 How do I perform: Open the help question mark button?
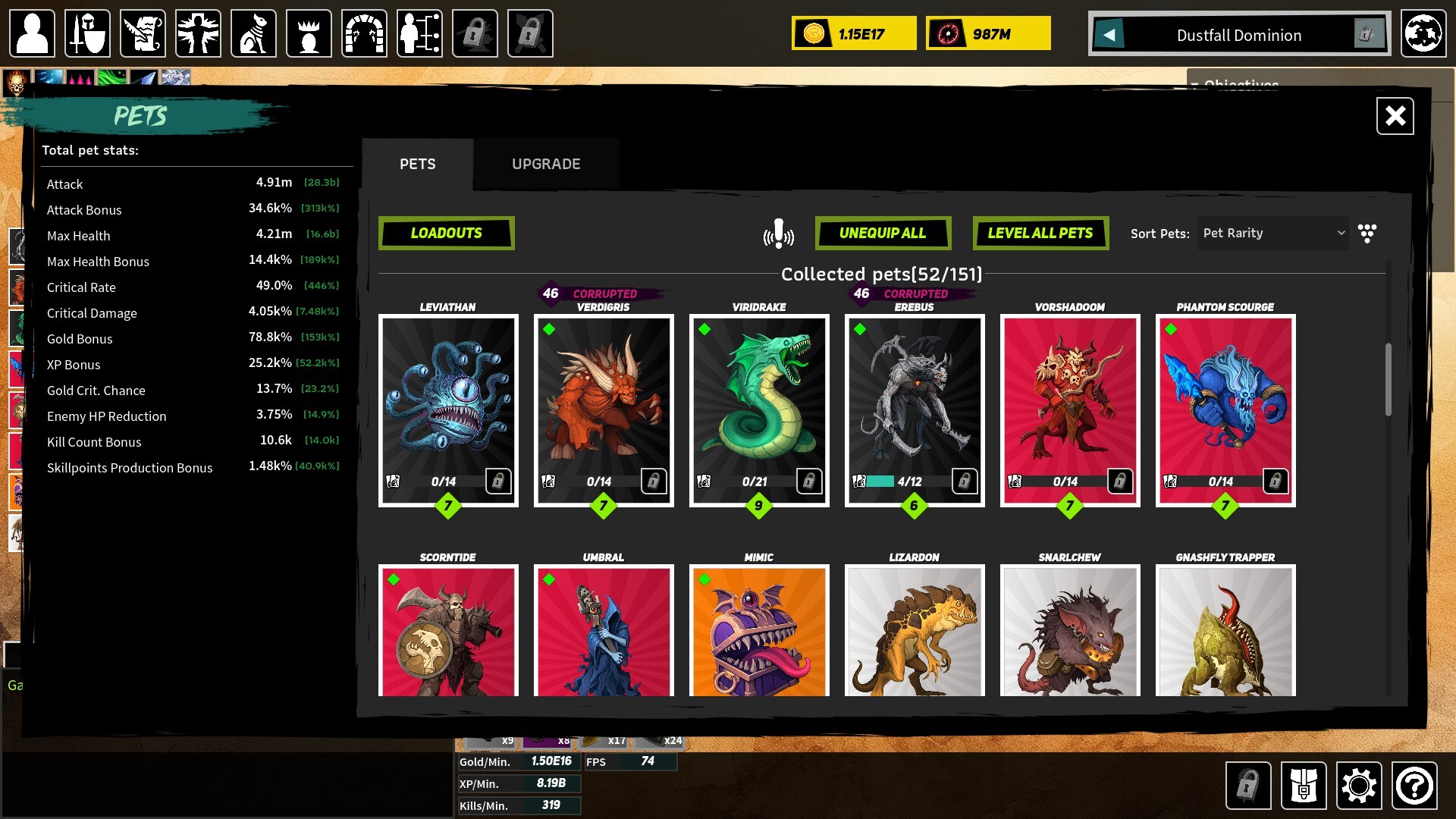click(1414, 786)
